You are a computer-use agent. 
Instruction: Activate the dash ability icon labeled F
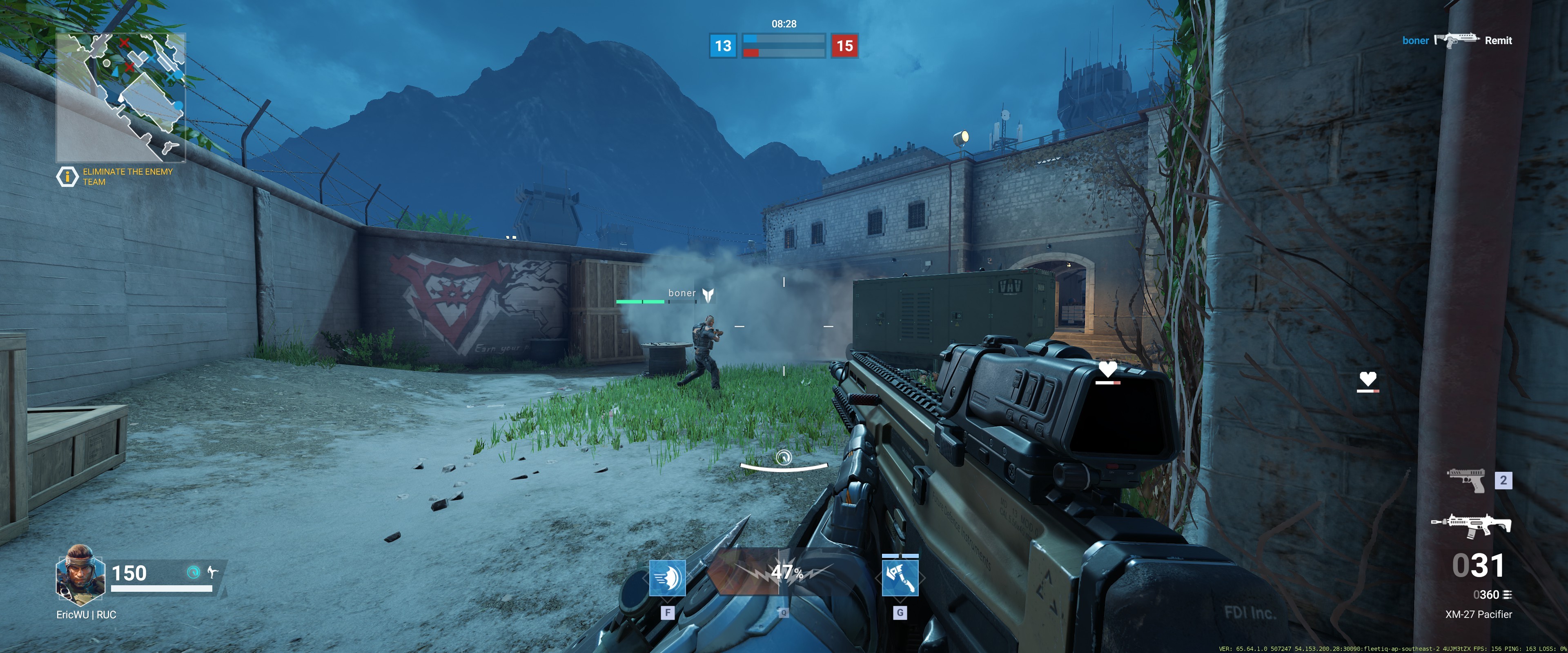pyautogui.click(x=667, y=578)
